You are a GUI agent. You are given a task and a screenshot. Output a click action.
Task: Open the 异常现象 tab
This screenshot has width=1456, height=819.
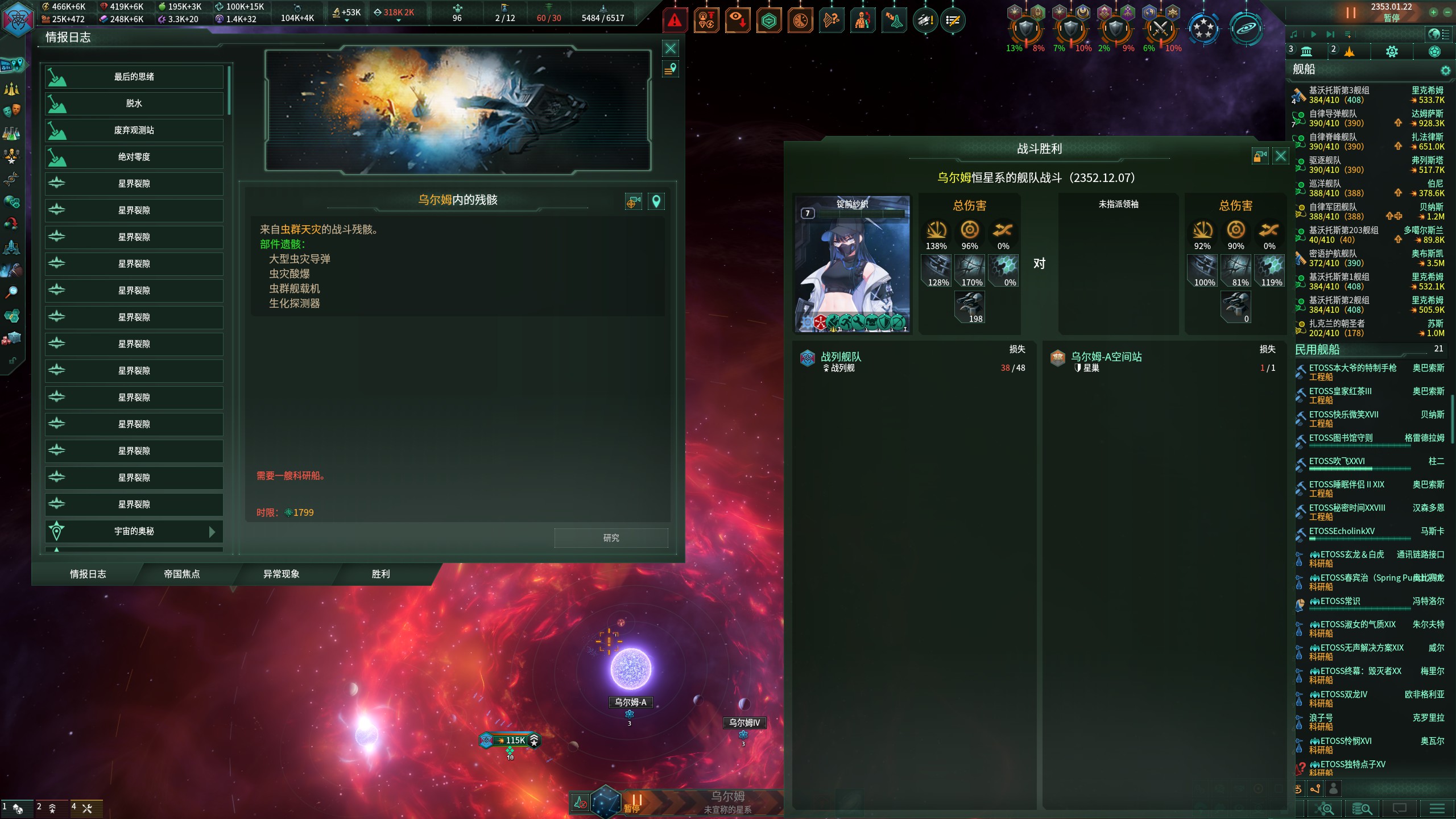pyautogui.click(x=281, y=574)
